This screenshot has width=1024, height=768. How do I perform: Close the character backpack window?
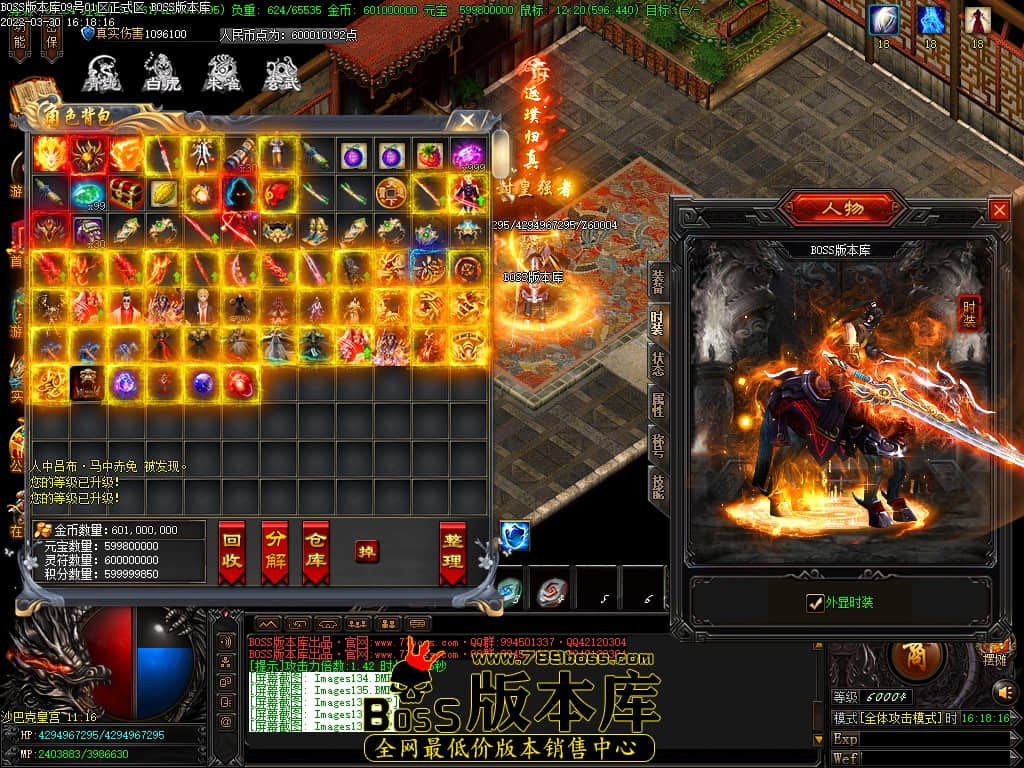[x=466, y=120]
